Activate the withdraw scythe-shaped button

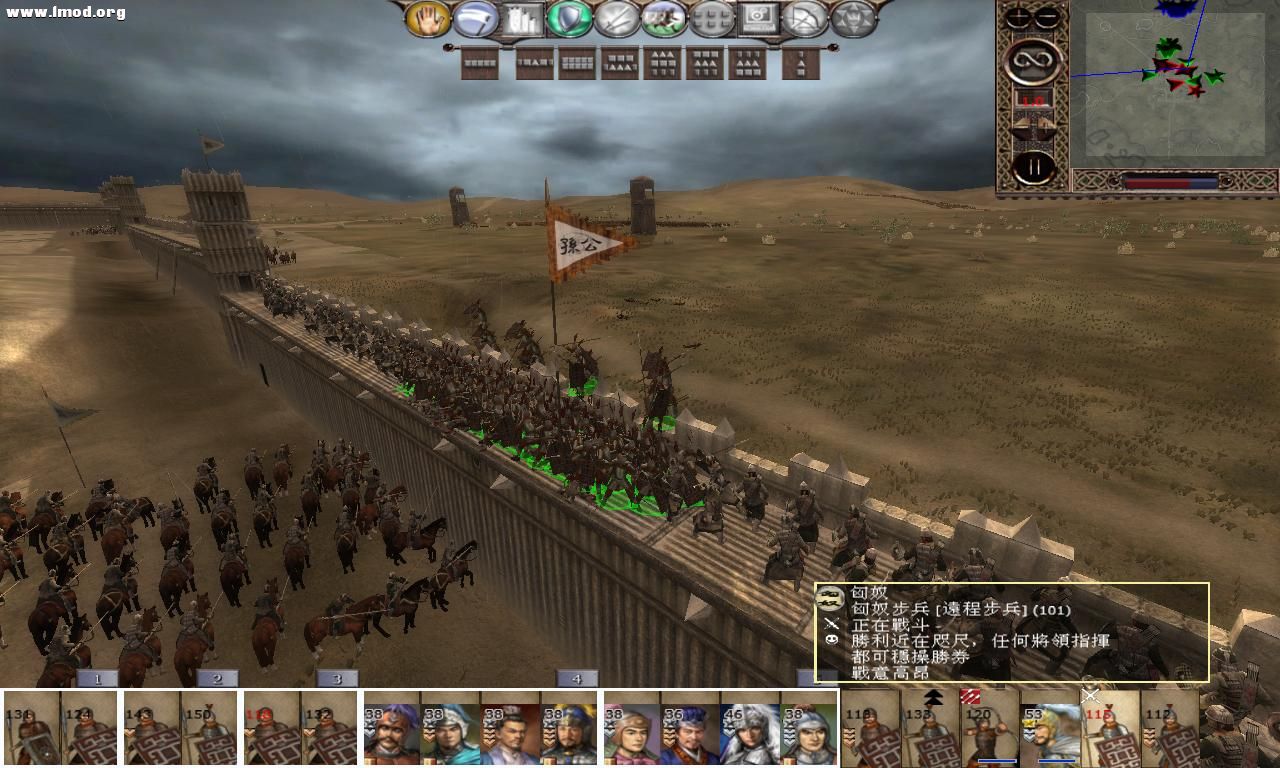point(475,18)
